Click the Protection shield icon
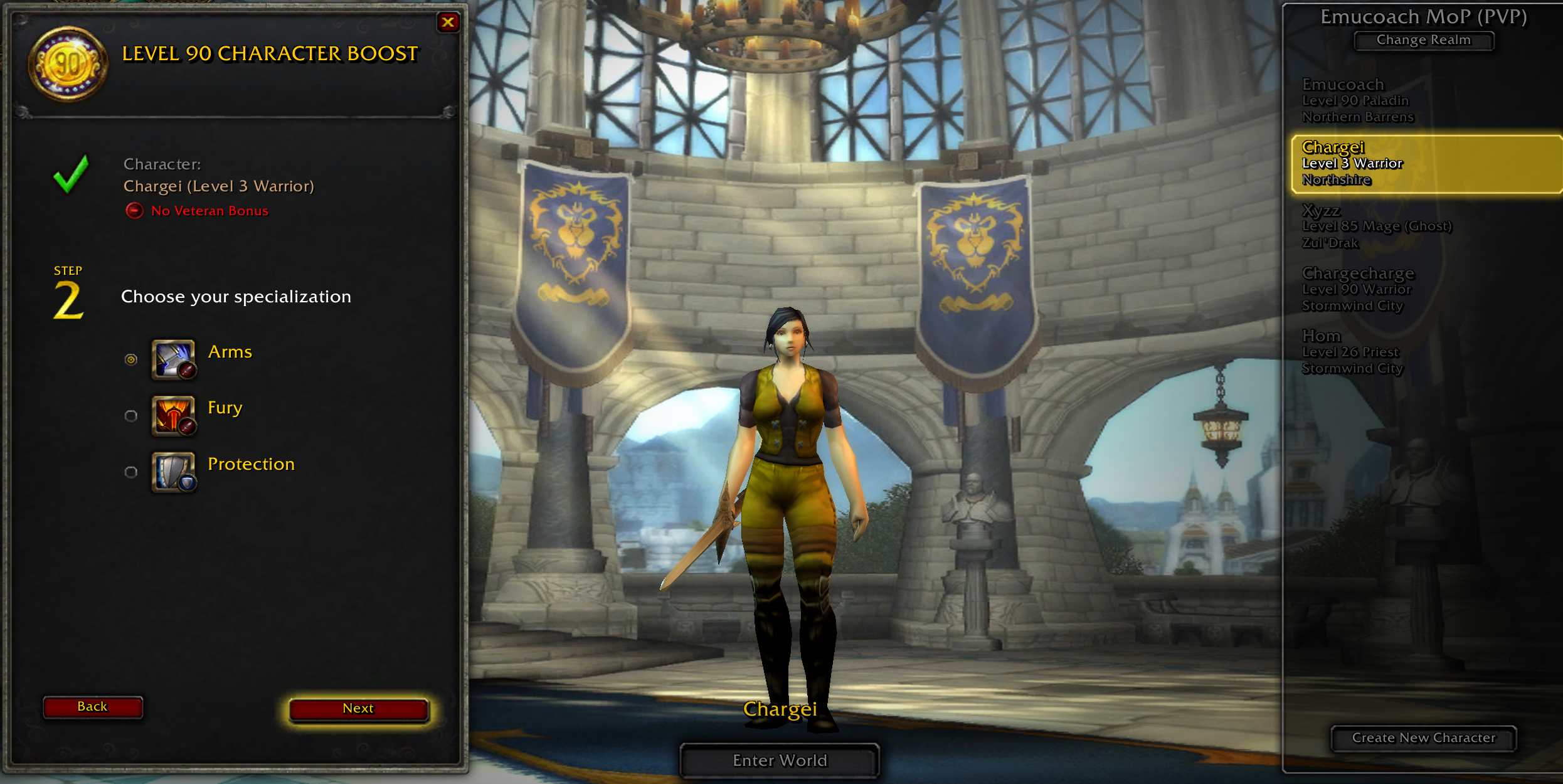The height and width of the screenshot is (784, 1563). 173,472
